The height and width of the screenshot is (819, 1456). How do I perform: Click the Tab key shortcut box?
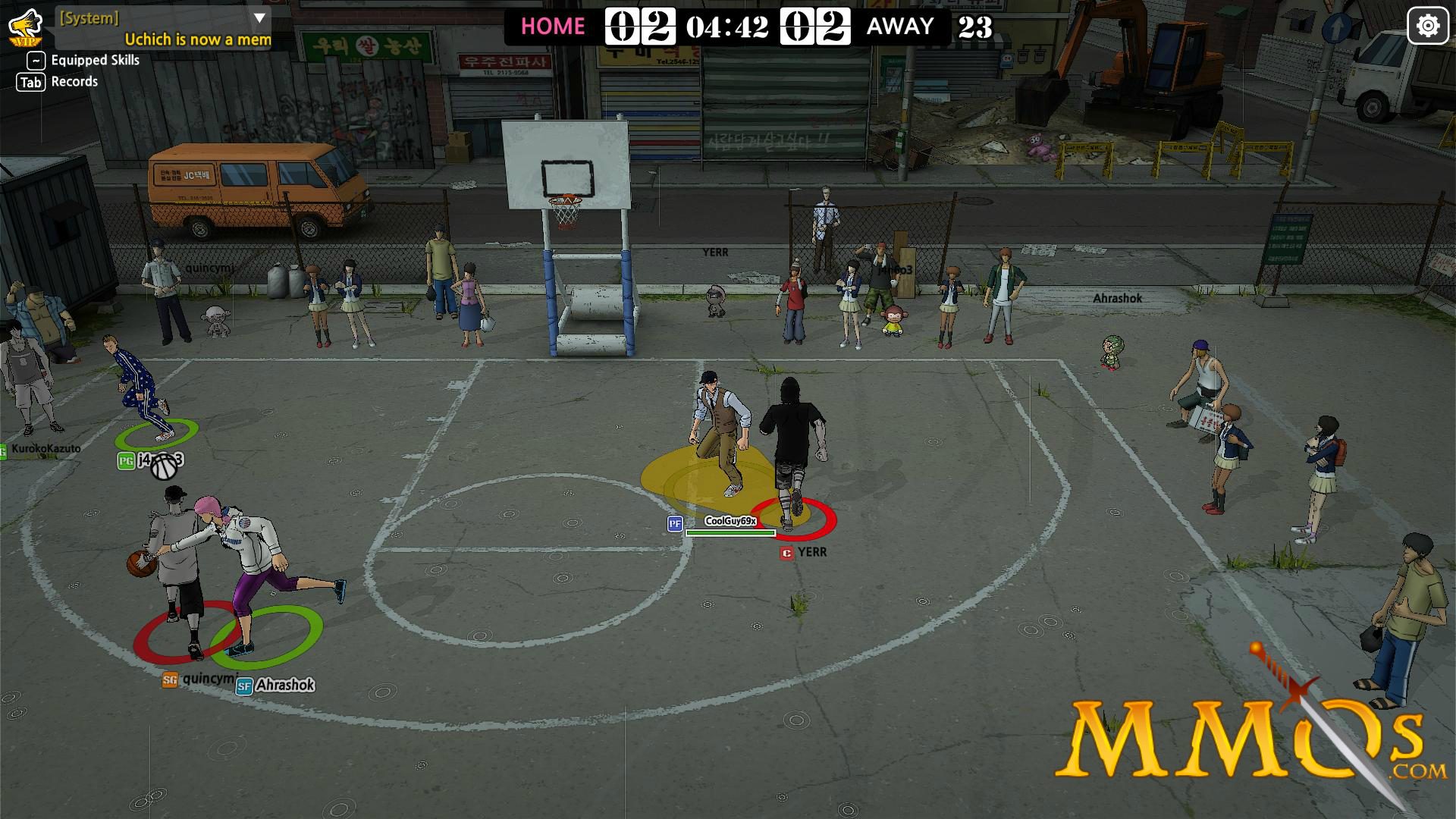click(31, 82)
